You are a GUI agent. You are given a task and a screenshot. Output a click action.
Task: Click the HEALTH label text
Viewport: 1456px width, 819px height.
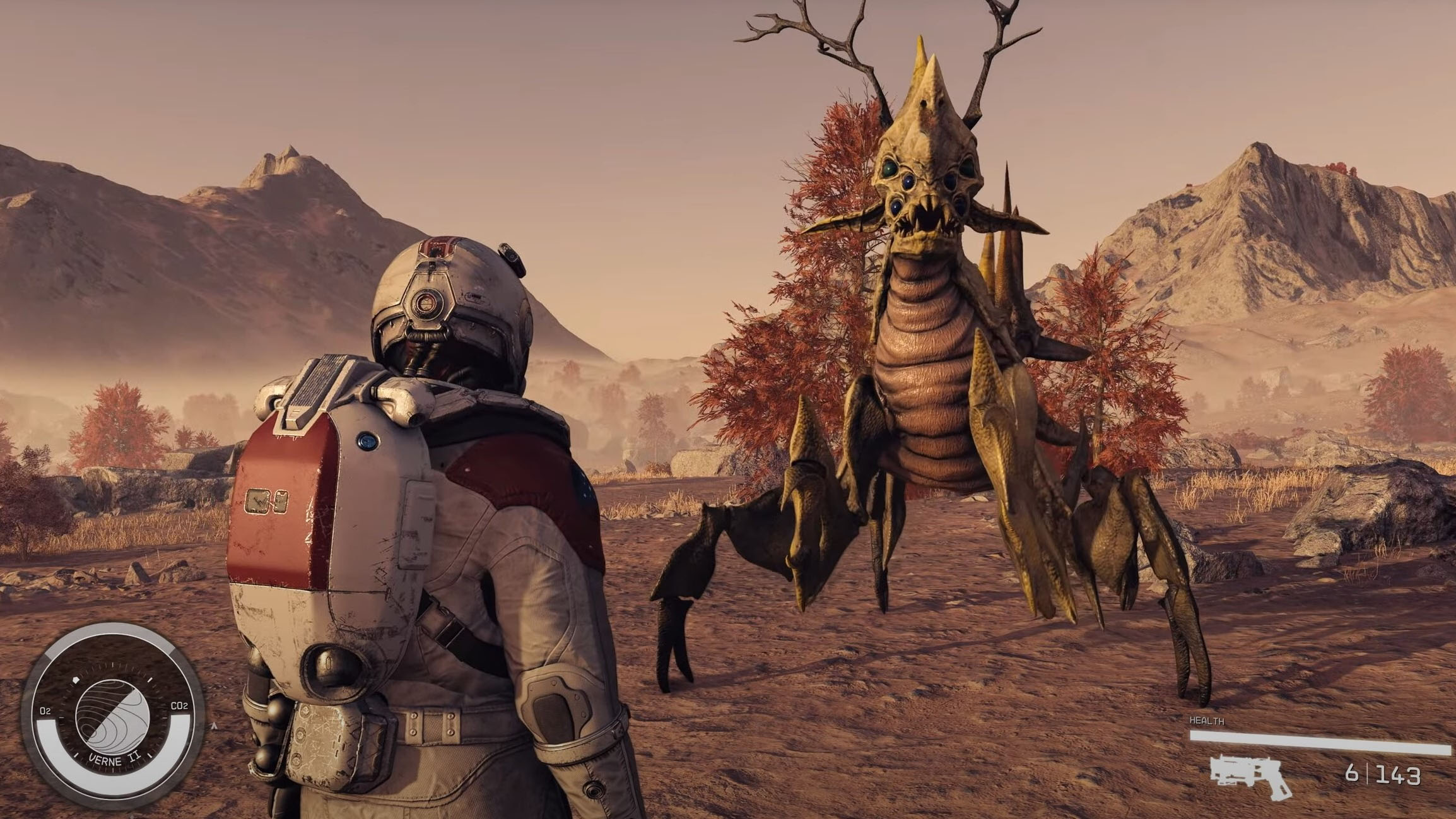tap(1206, 720)
